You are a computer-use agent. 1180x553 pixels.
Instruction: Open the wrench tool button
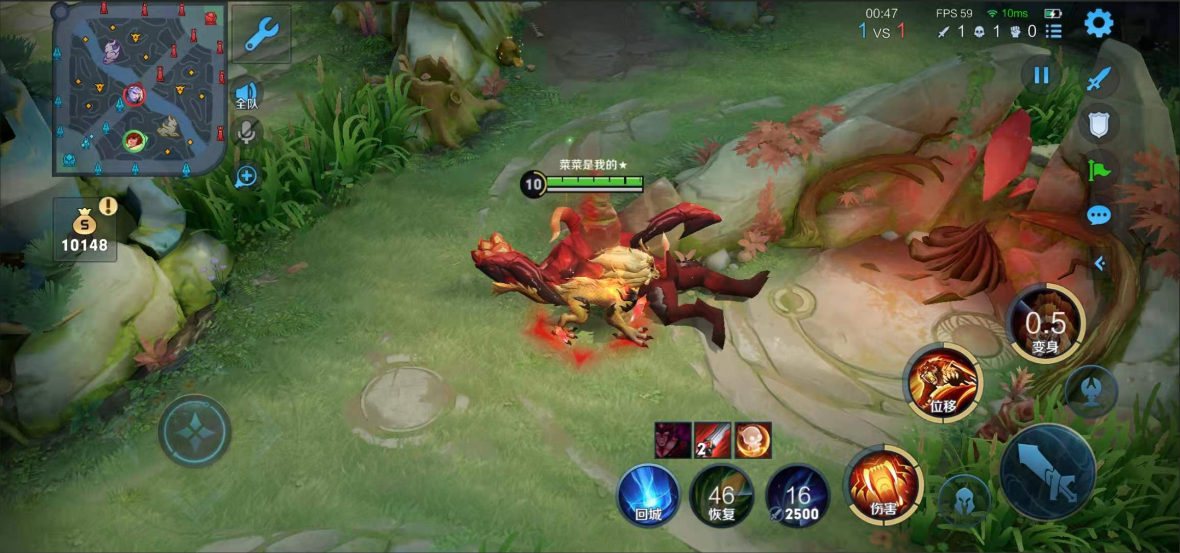coord(261,35)
